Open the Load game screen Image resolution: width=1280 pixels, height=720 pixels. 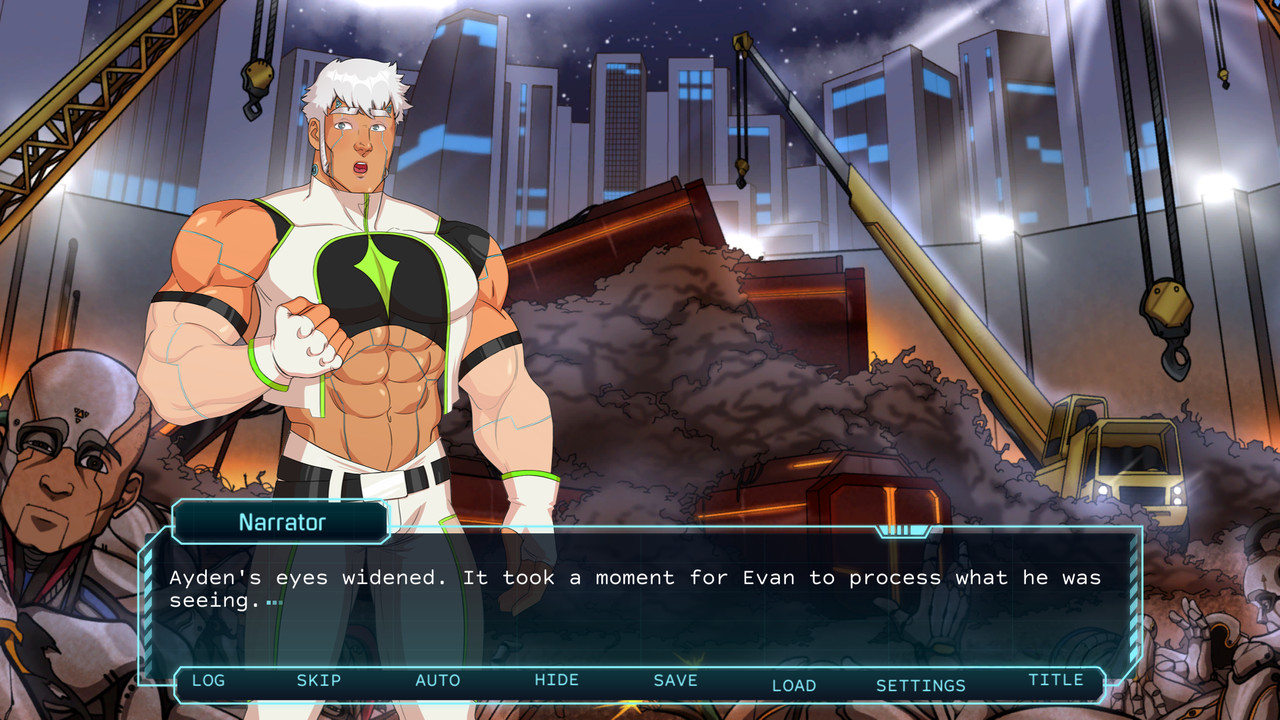coord(795,686)
